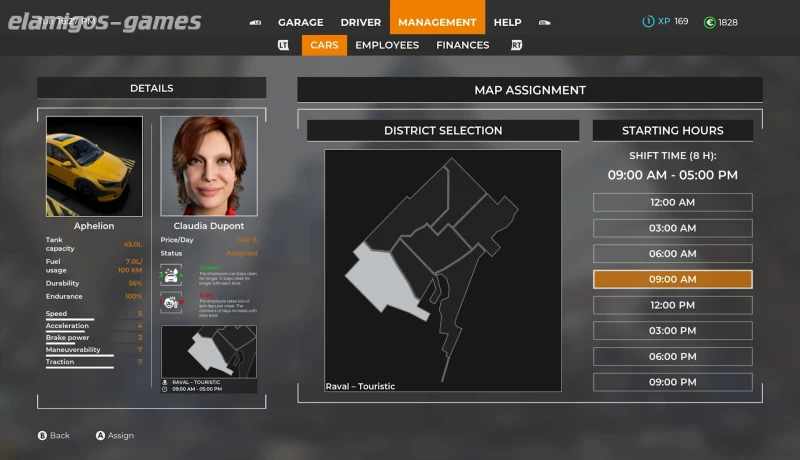Pick the 03:00 PM shift start
Image resolution: width=800 pixels, height=460 pixels.
point(672,331)
